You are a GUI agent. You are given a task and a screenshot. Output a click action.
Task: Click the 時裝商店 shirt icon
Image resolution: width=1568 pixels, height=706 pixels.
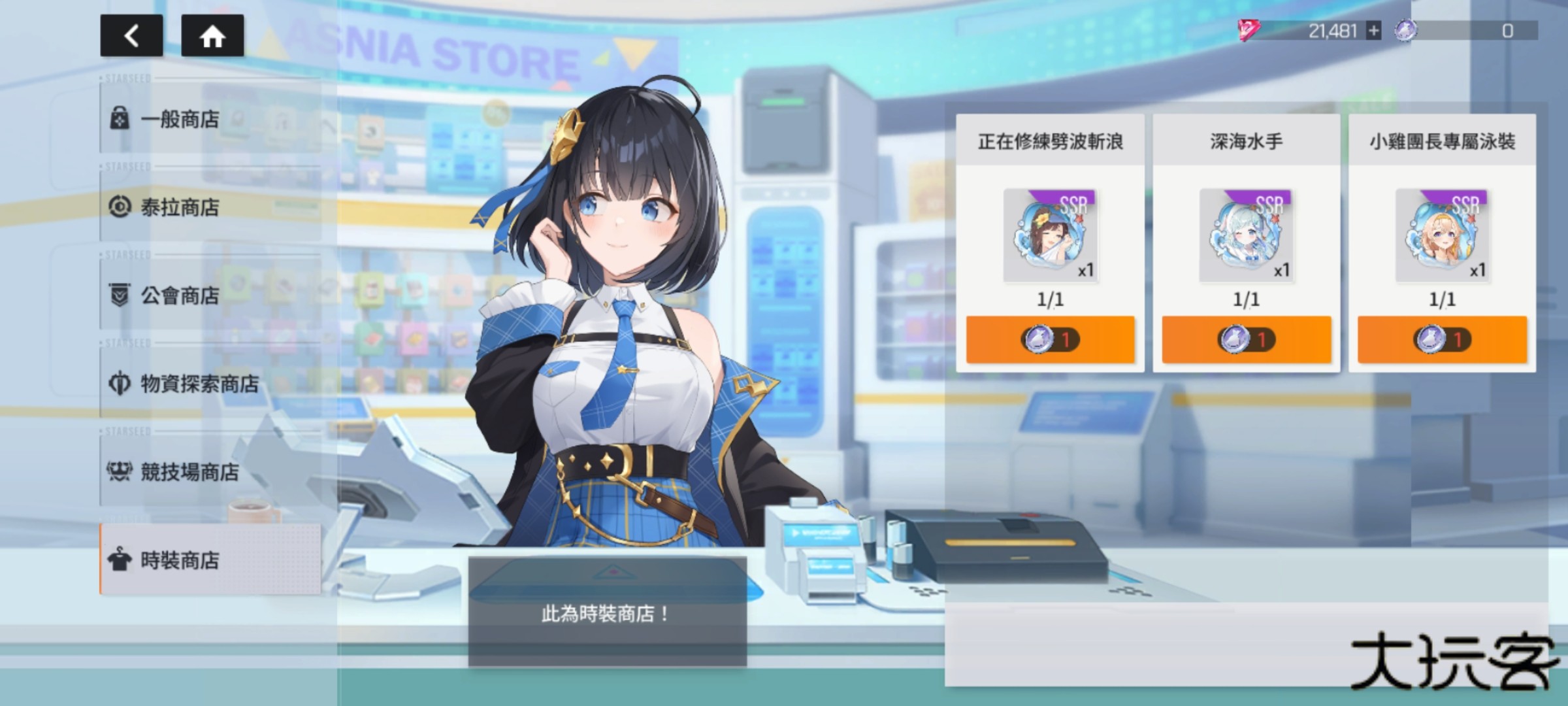pos(121,561)
